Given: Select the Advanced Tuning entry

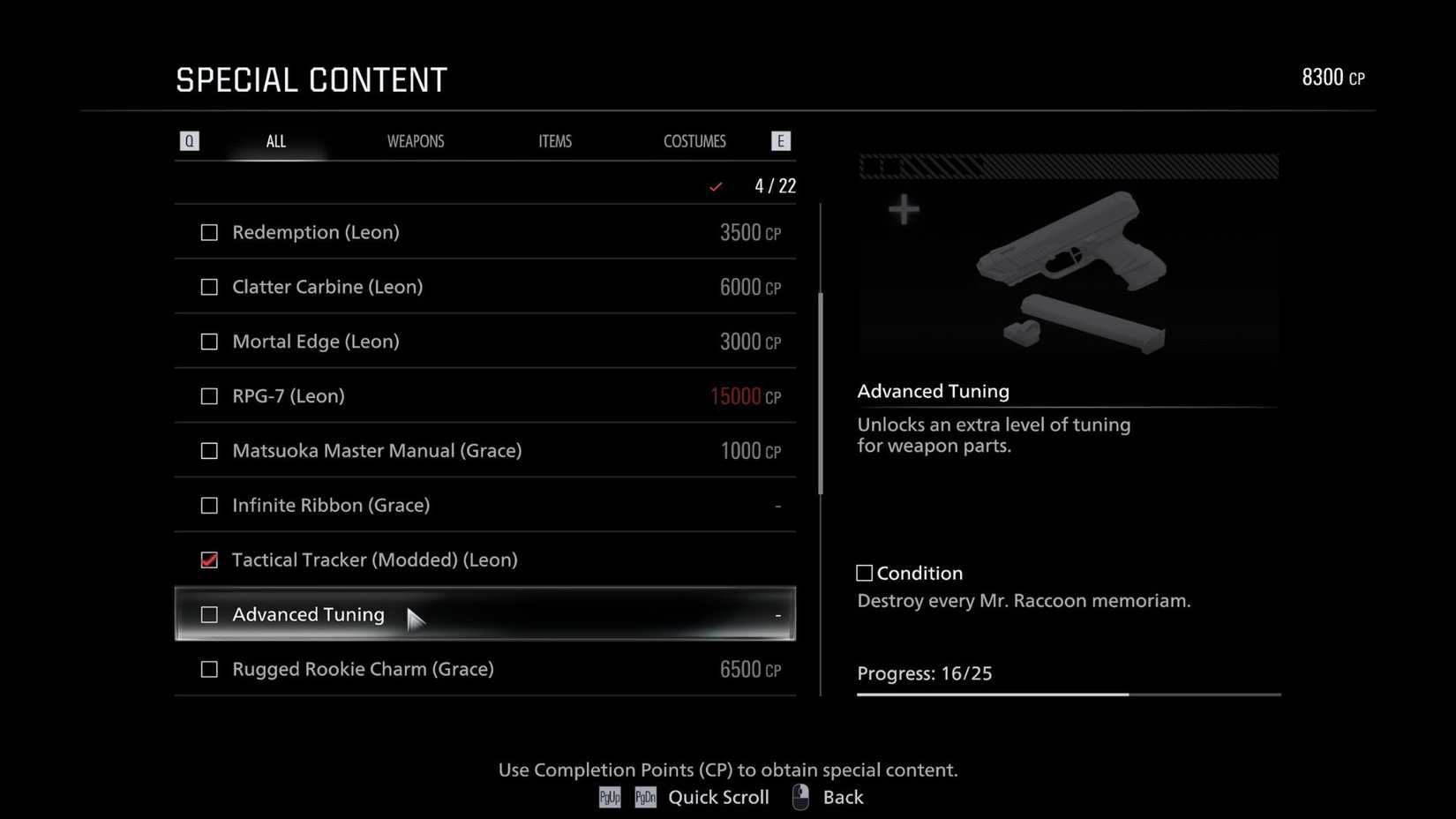Looking at the screenshot, I should point(484,614).
